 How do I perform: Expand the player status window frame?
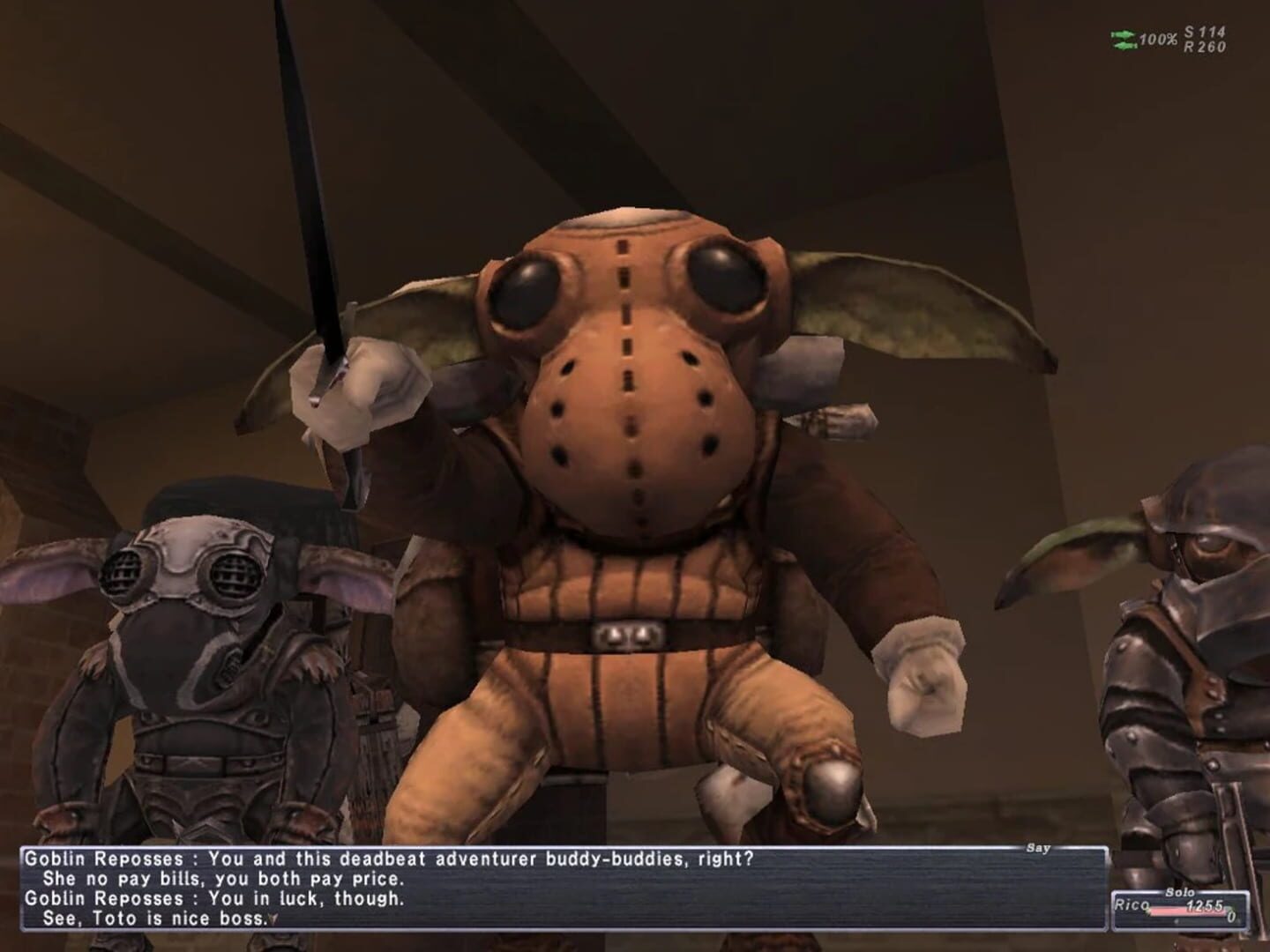point(1180,910)
